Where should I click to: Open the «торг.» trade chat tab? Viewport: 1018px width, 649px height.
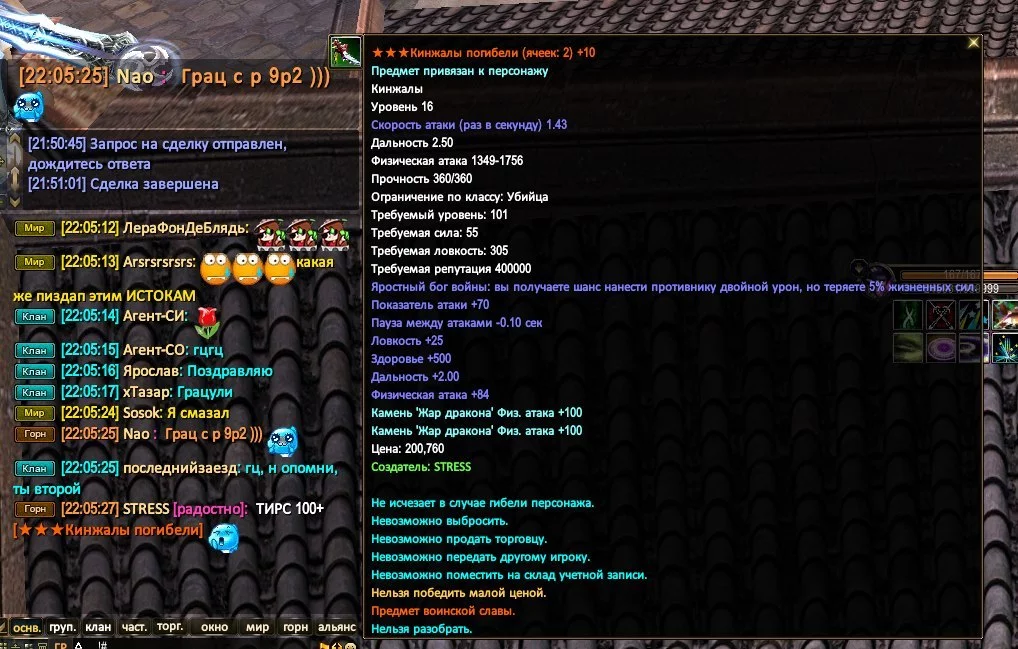tap(170, 627)
